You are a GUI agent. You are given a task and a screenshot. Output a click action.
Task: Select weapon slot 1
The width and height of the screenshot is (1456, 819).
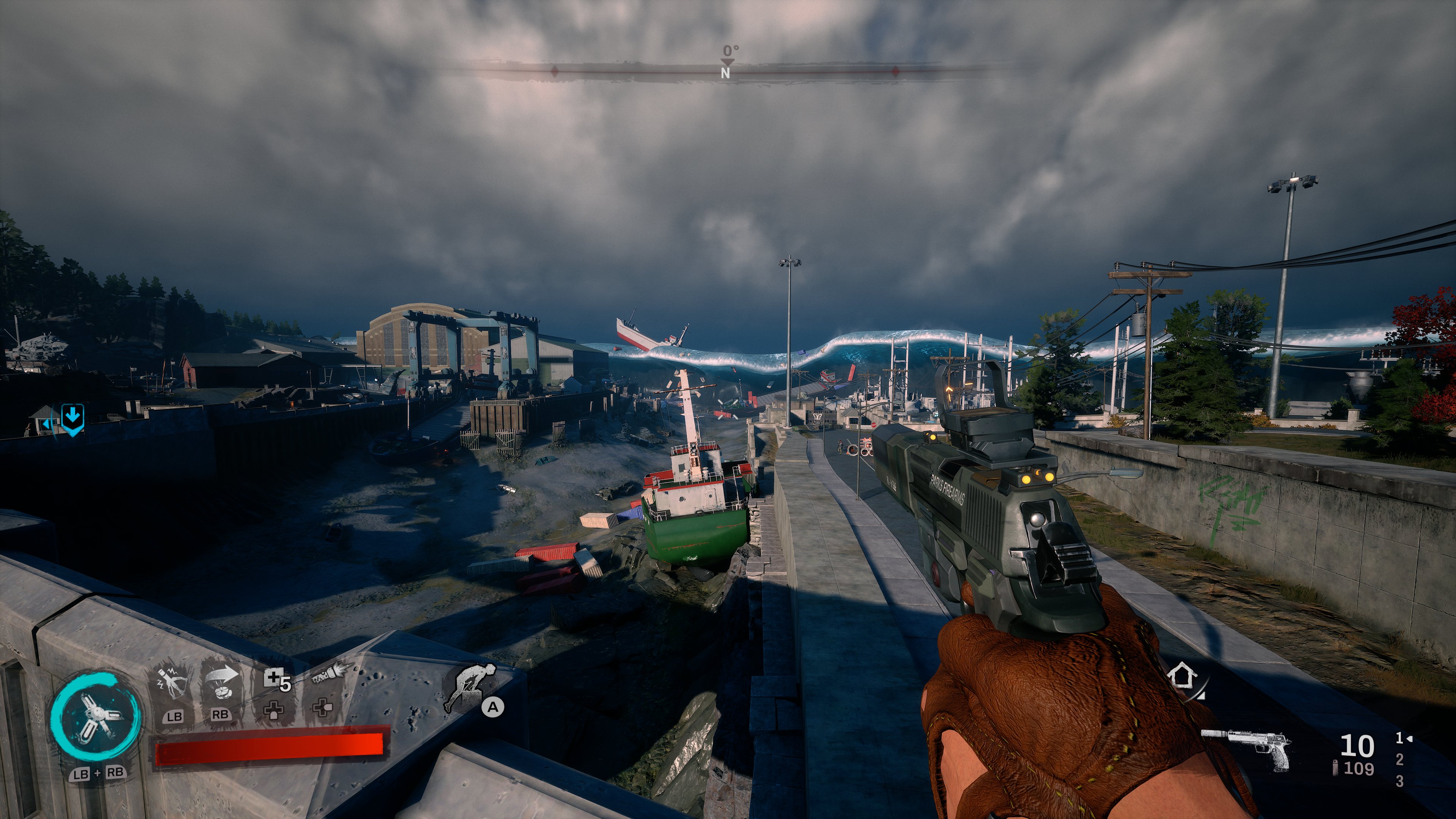point(1400,738)
